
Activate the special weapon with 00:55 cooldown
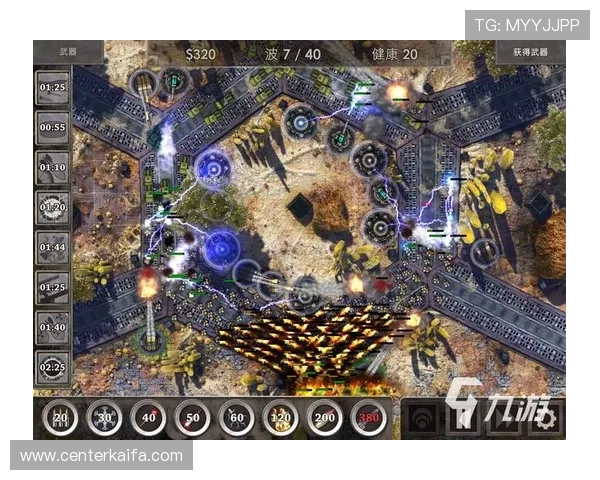point(52,129)
